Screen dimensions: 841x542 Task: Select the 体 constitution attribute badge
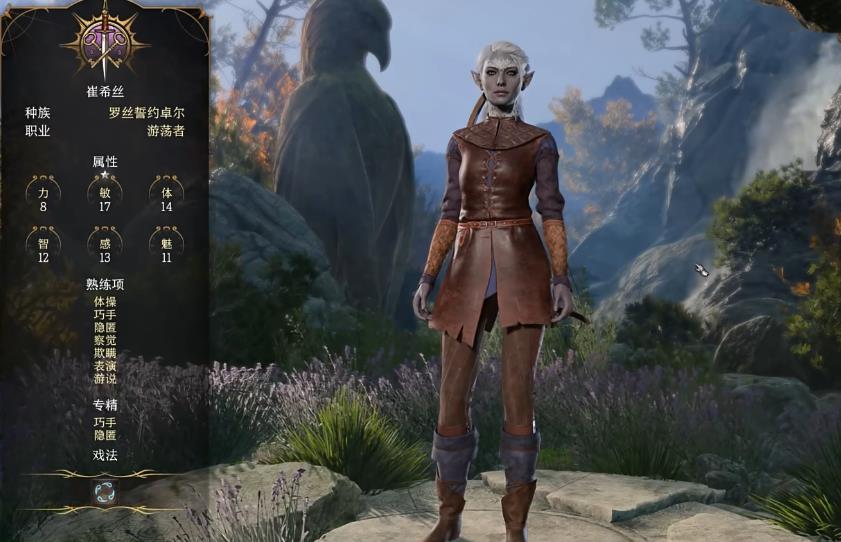166,193
